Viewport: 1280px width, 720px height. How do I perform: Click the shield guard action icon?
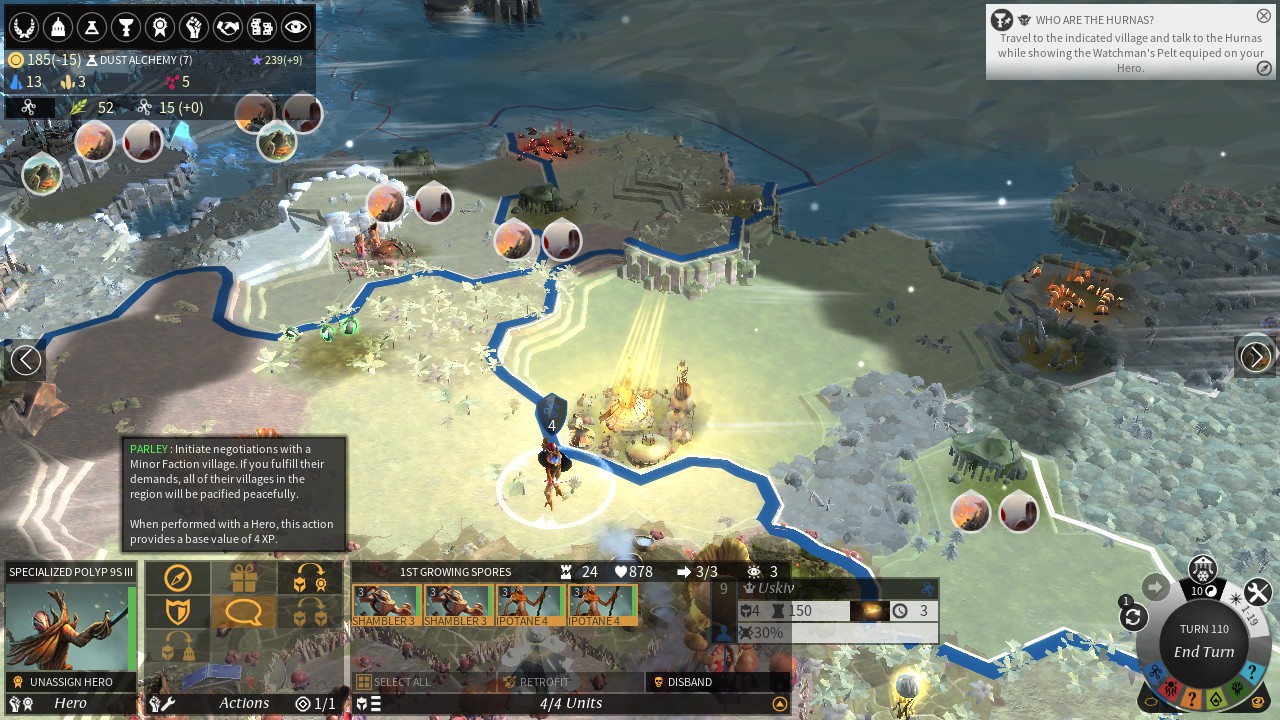[178, 611]
